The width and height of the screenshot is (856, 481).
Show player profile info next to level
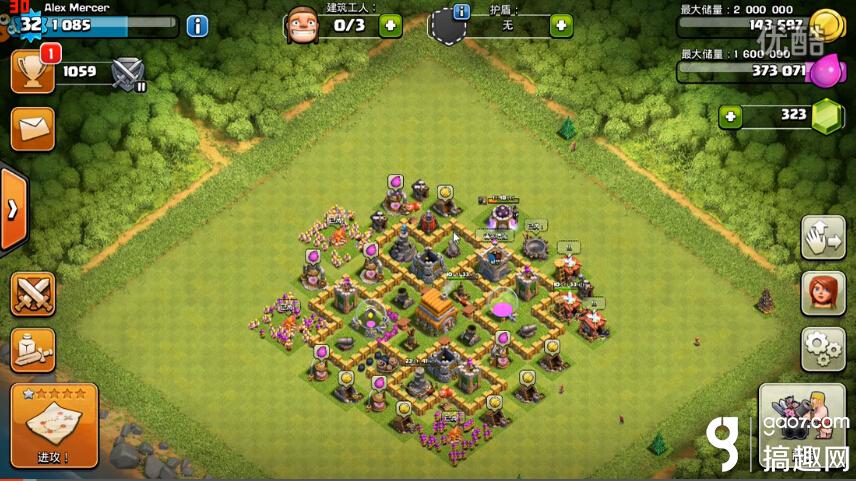(x=197, y=26)
